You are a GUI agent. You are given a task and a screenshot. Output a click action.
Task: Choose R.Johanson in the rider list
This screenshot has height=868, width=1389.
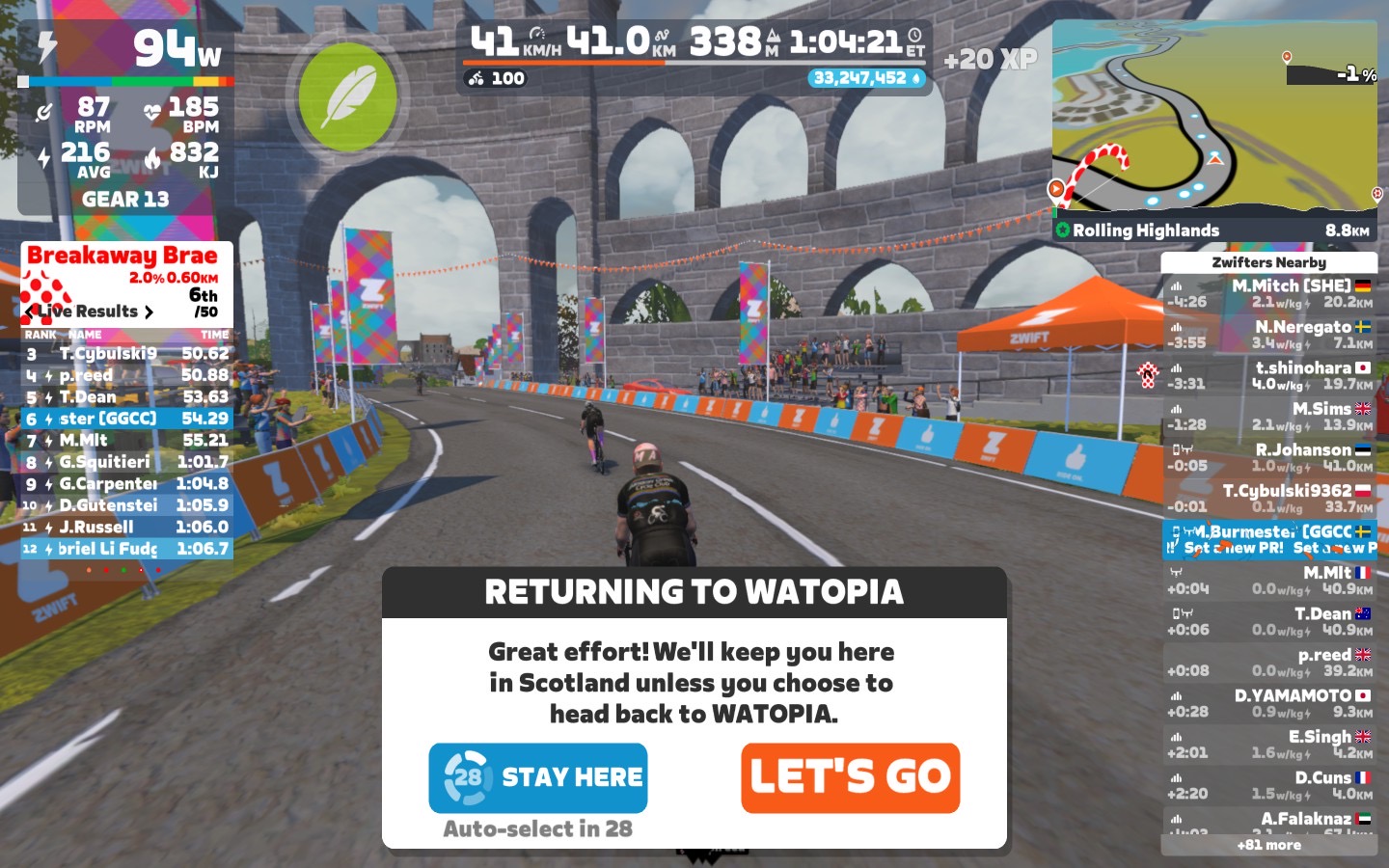tap(1269, 457)
